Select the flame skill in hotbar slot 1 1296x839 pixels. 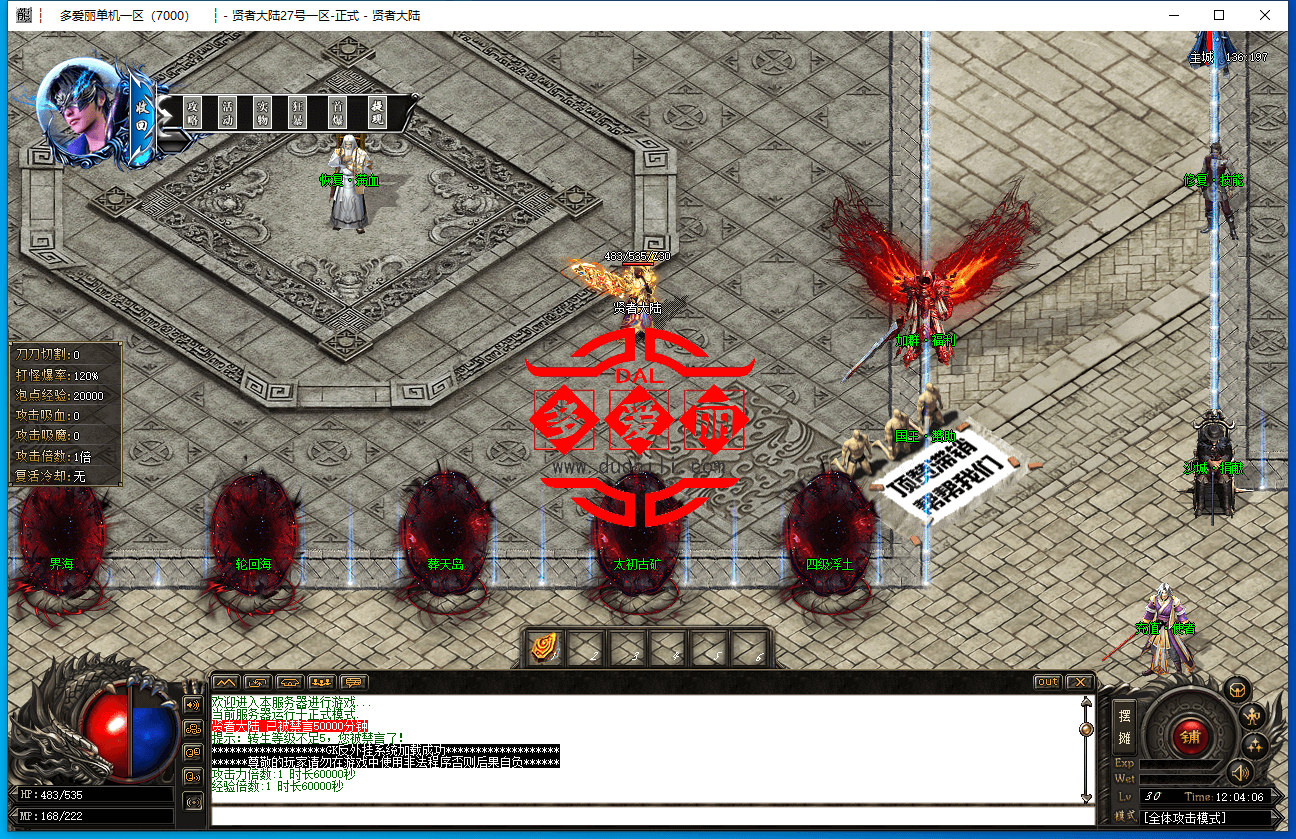tap(545, 649)
